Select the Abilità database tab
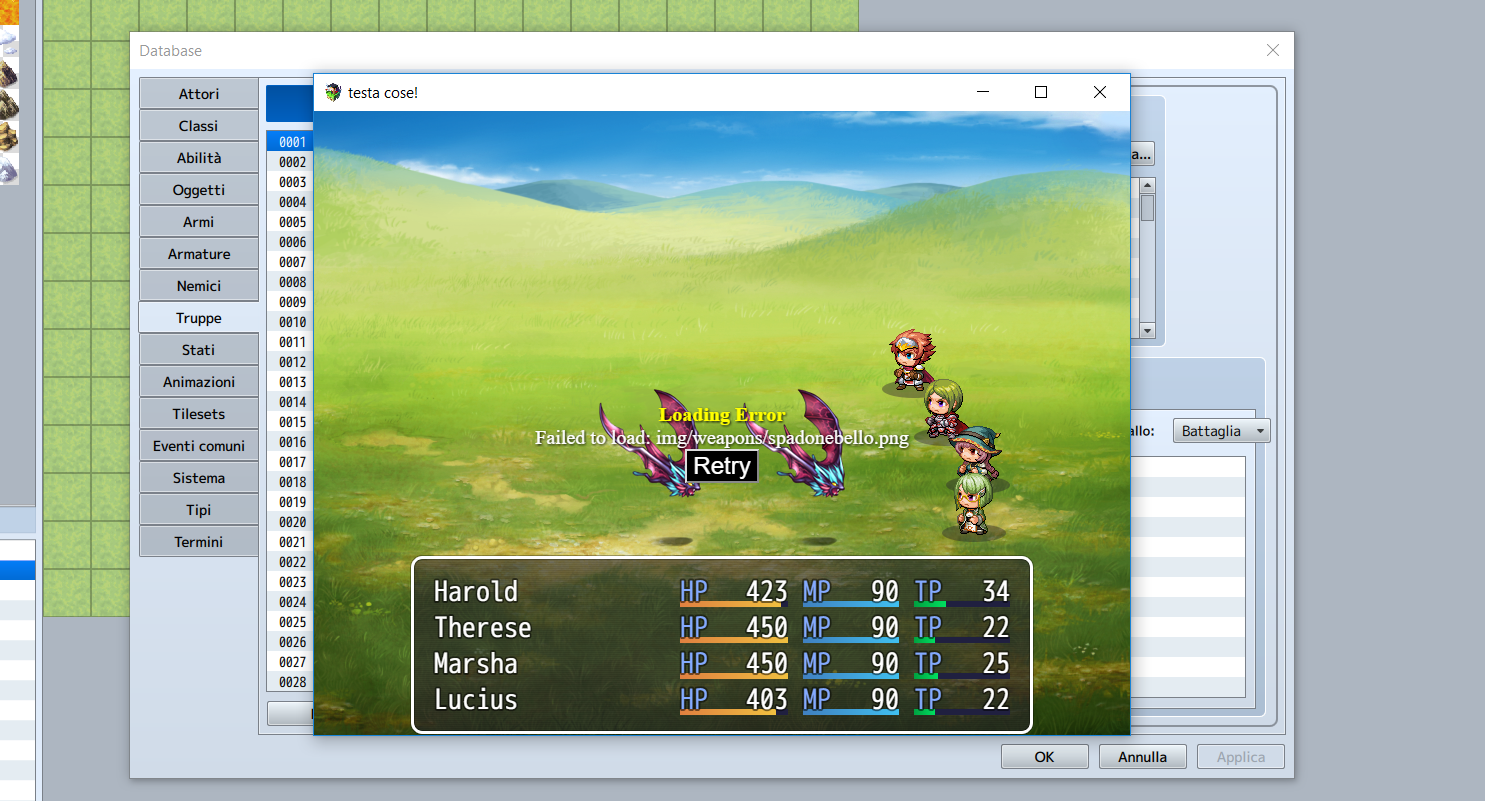Image resolution: width=1485 pixels, height=801 pixels. tap(199, 158)
